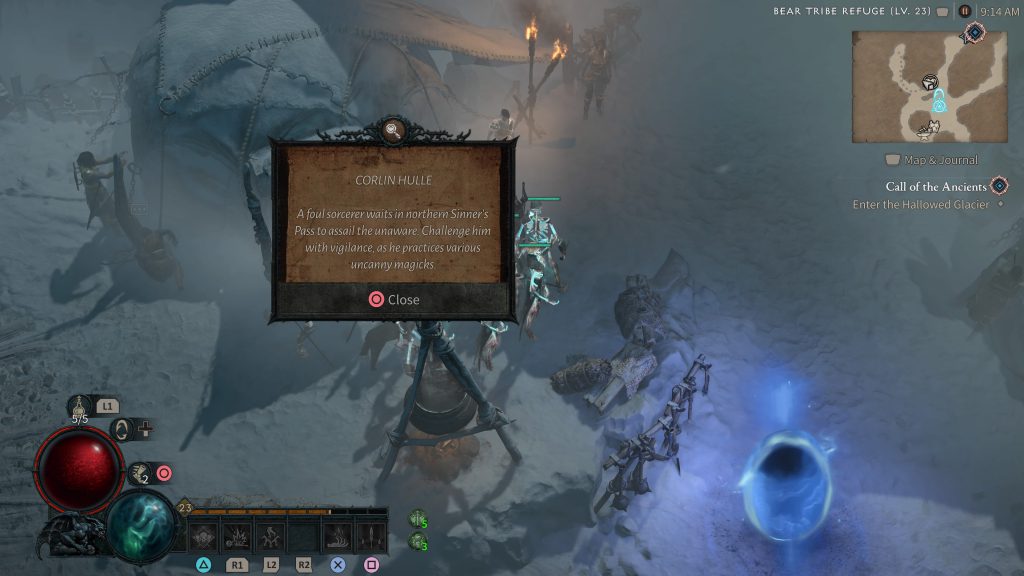1024x576 pixels.
Task: Click the quest marker on the minimap's corner
Action: 974,34
